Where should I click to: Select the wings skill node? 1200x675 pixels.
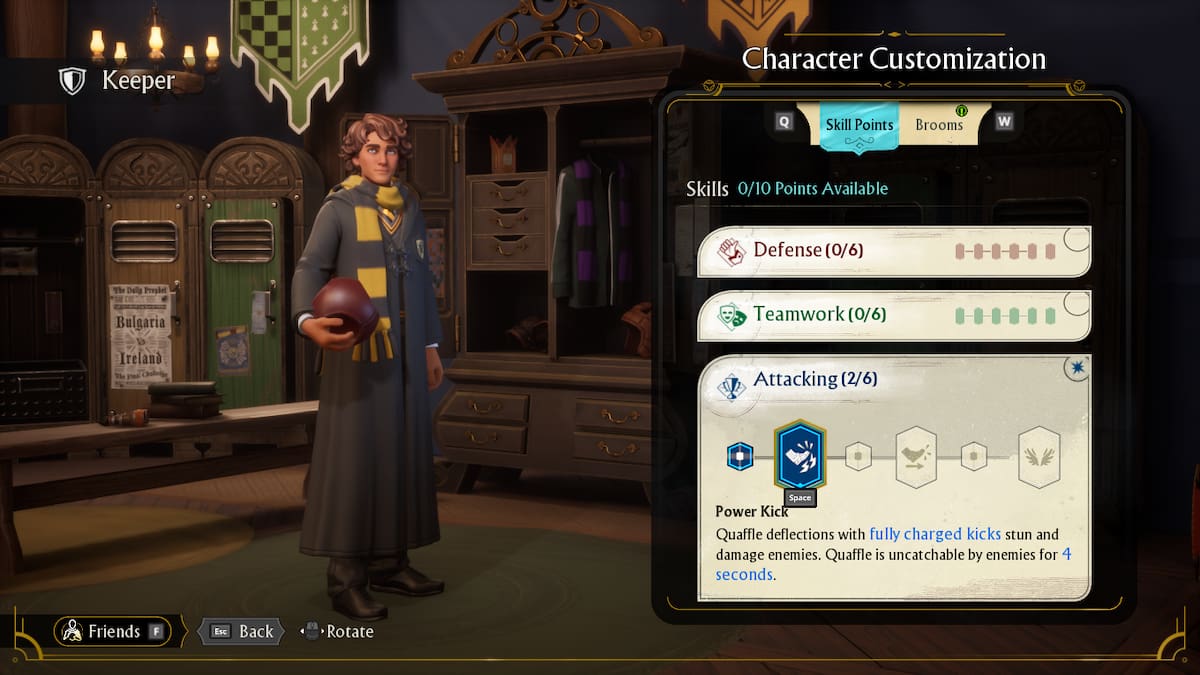pos(1038,457)
